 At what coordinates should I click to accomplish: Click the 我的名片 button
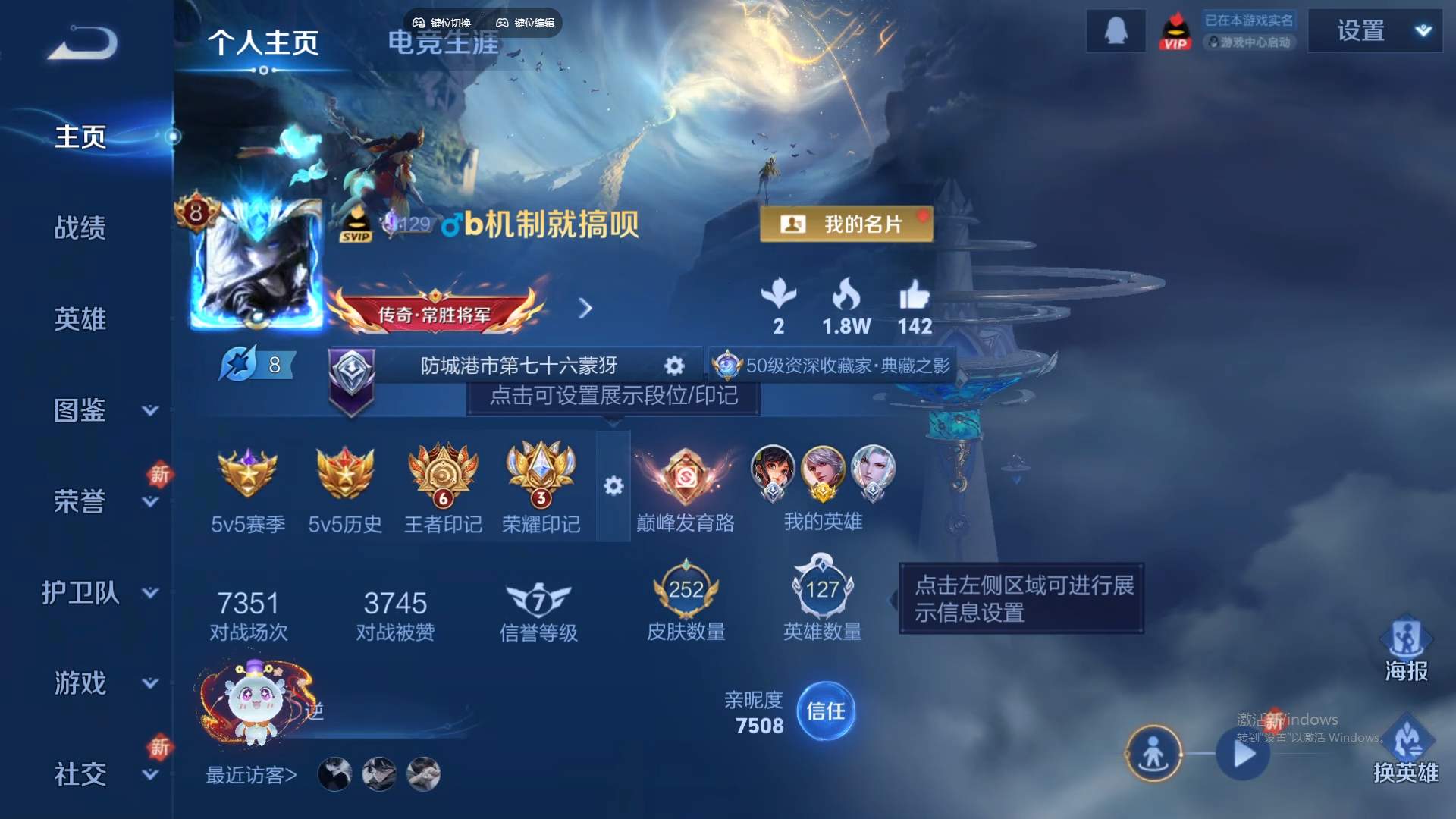846,224
